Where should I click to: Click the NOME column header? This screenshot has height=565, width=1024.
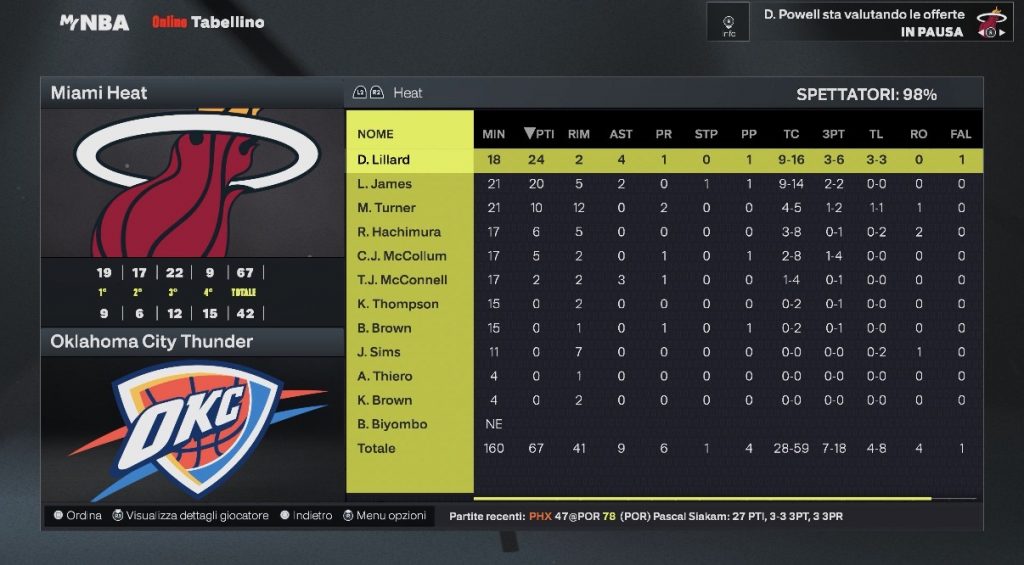pos(375,134)
